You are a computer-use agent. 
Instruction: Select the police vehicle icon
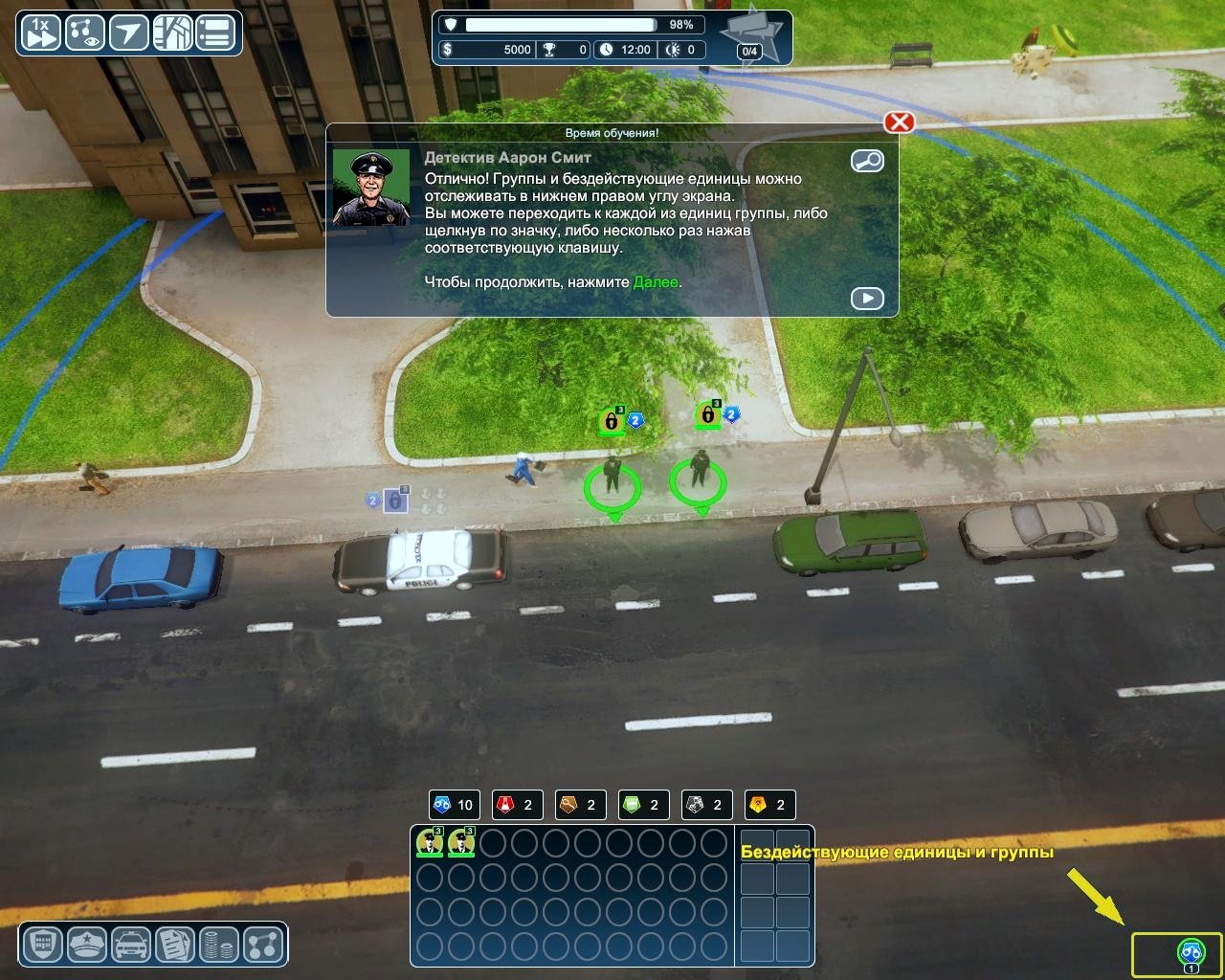click(131, 945)
